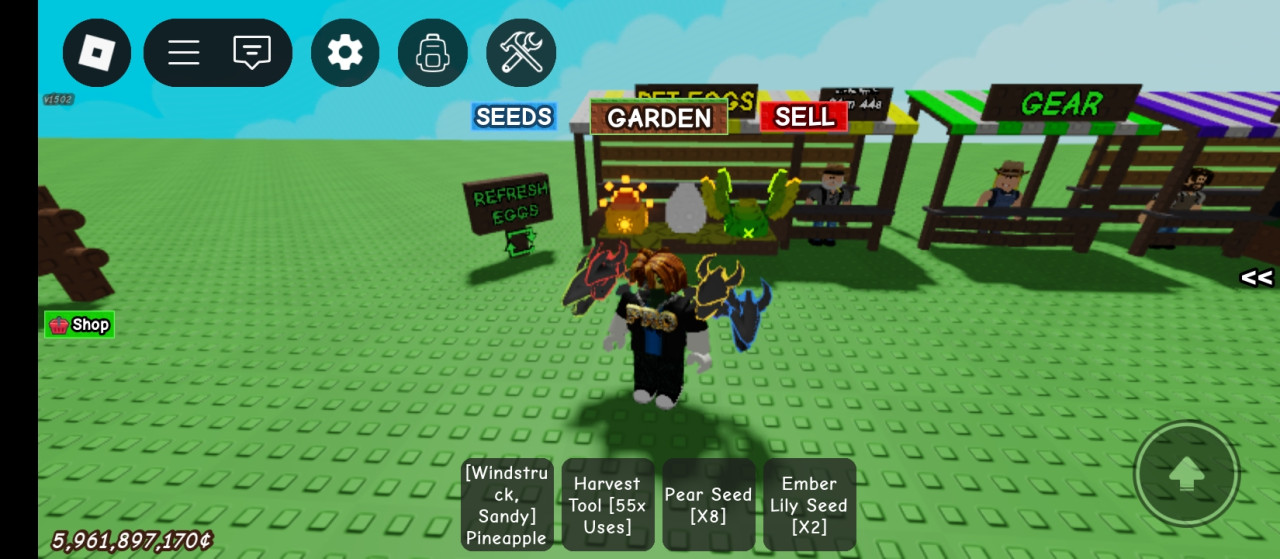Go to the GARDEN

click(x=659, y=118)
